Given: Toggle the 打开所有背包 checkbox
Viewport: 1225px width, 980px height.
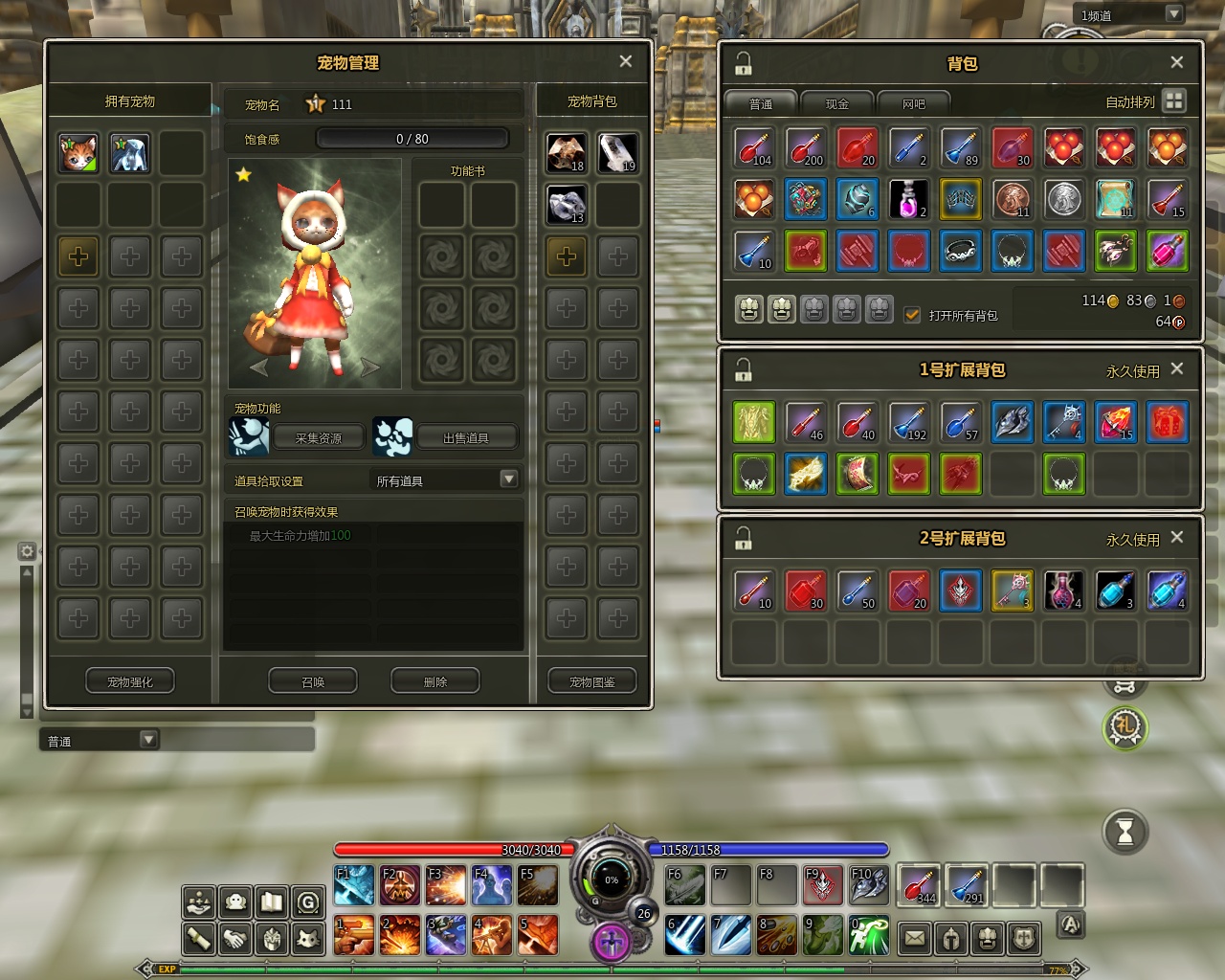Looking at the screenshot, I should 912,314.
